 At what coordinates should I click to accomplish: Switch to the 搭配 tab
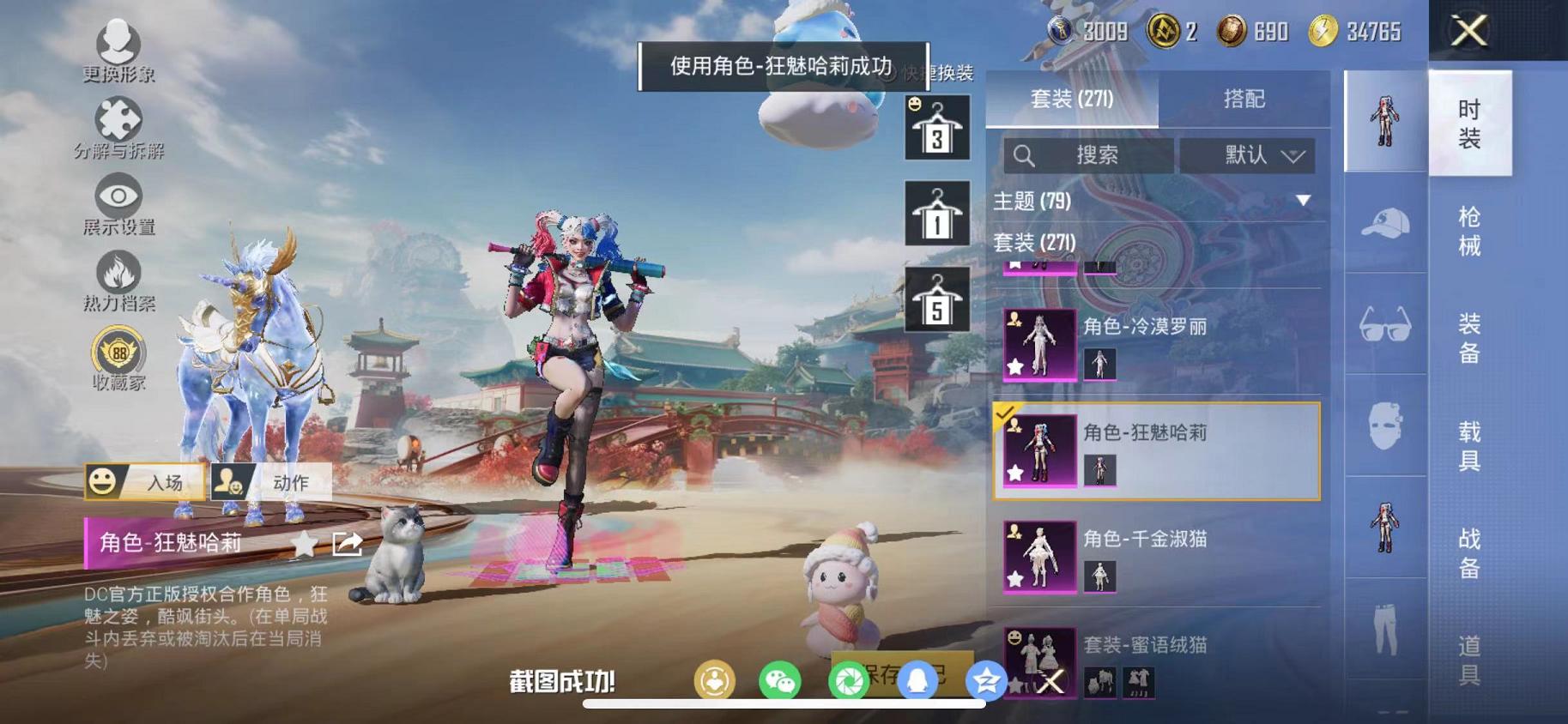pyautogui.click(x=1244, y=99)
